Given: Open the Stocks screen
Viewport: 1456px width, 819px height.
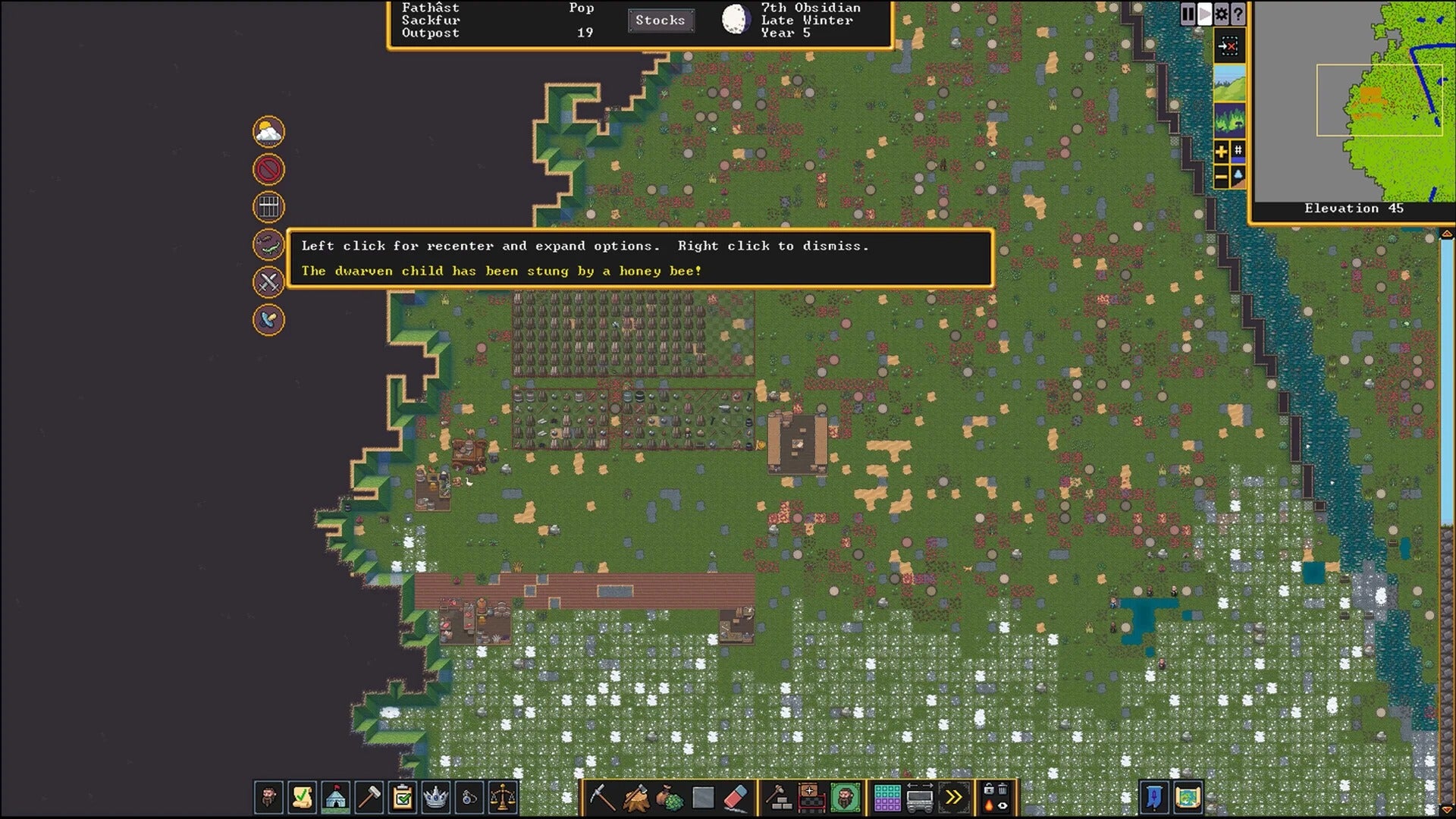Looking at the screenshot, I should tap(661, 20).
